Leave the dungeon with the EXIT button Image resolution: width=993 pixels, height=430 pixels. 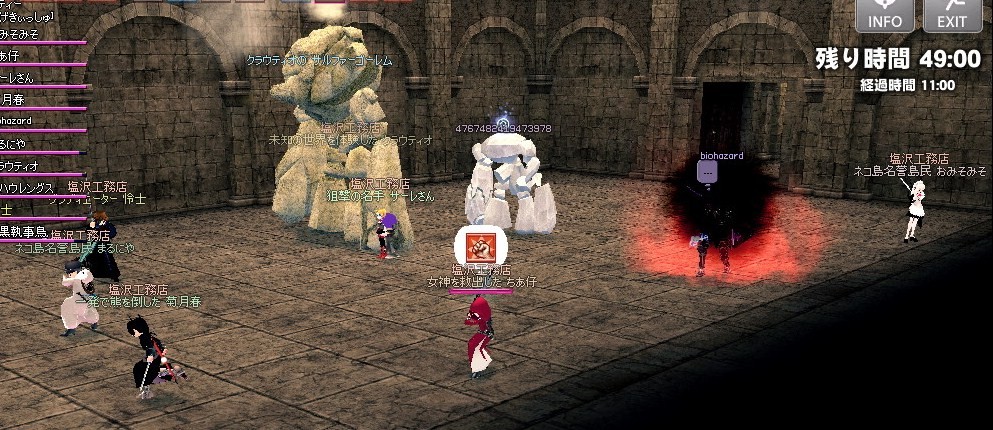pos(952,15)
